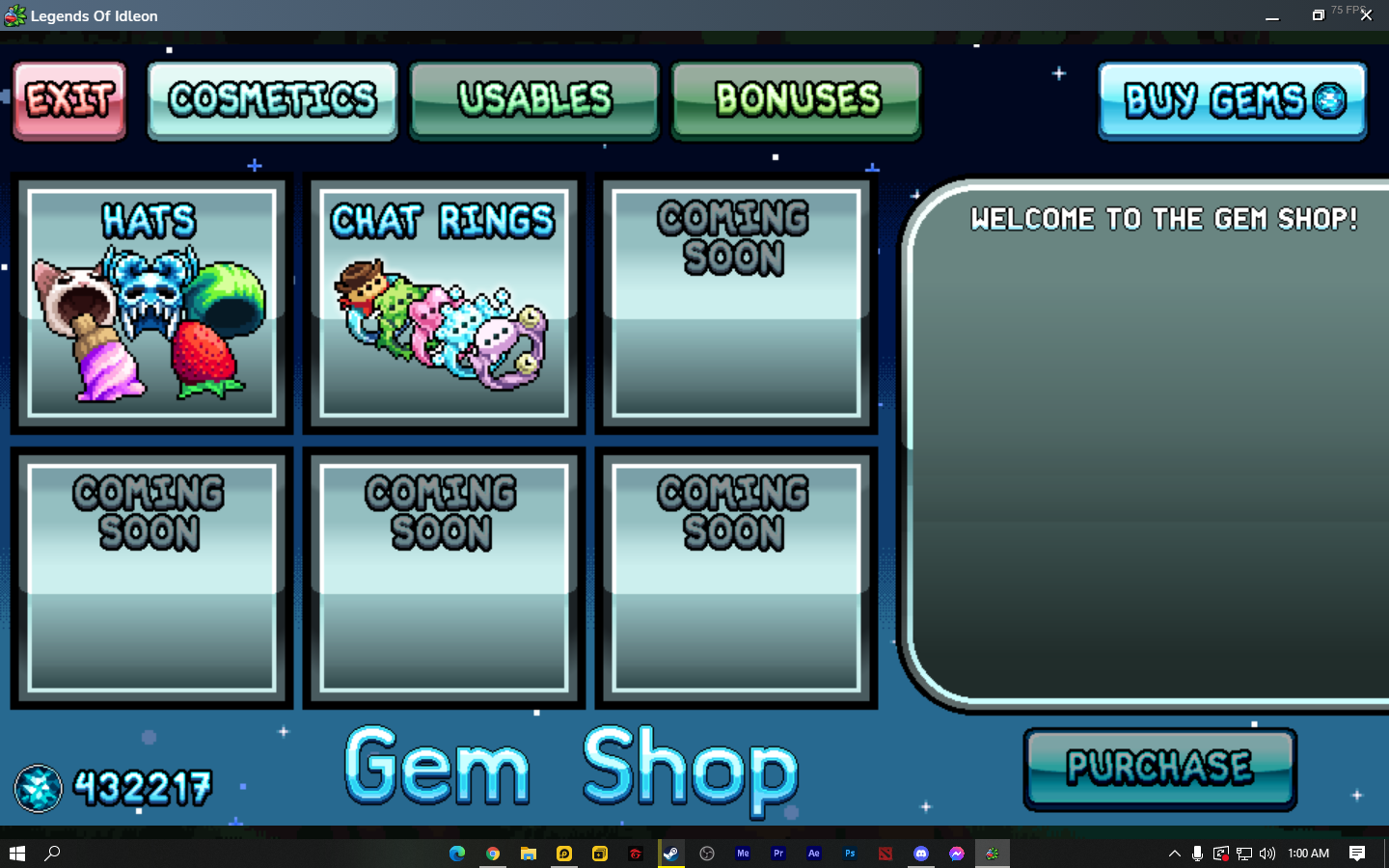The height and width of the screenshot is (868, 1389).
Task: Click the Legends of Idleon taskbar icon
Action: click(993, 854)
